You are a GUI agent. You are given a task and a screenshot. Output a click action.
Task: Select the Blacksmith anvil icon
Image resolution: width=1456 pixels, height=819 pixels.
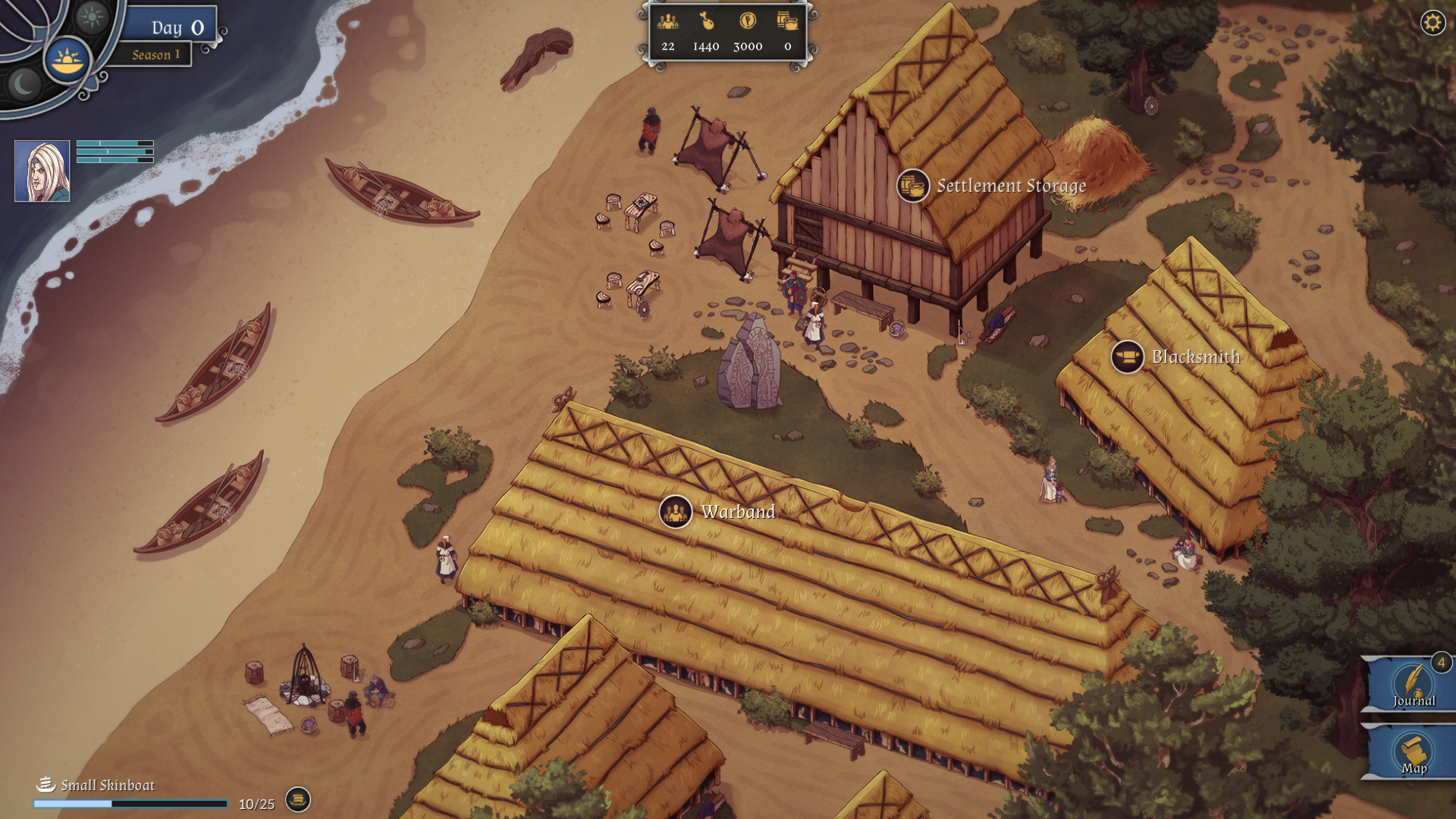(1125, 357)
